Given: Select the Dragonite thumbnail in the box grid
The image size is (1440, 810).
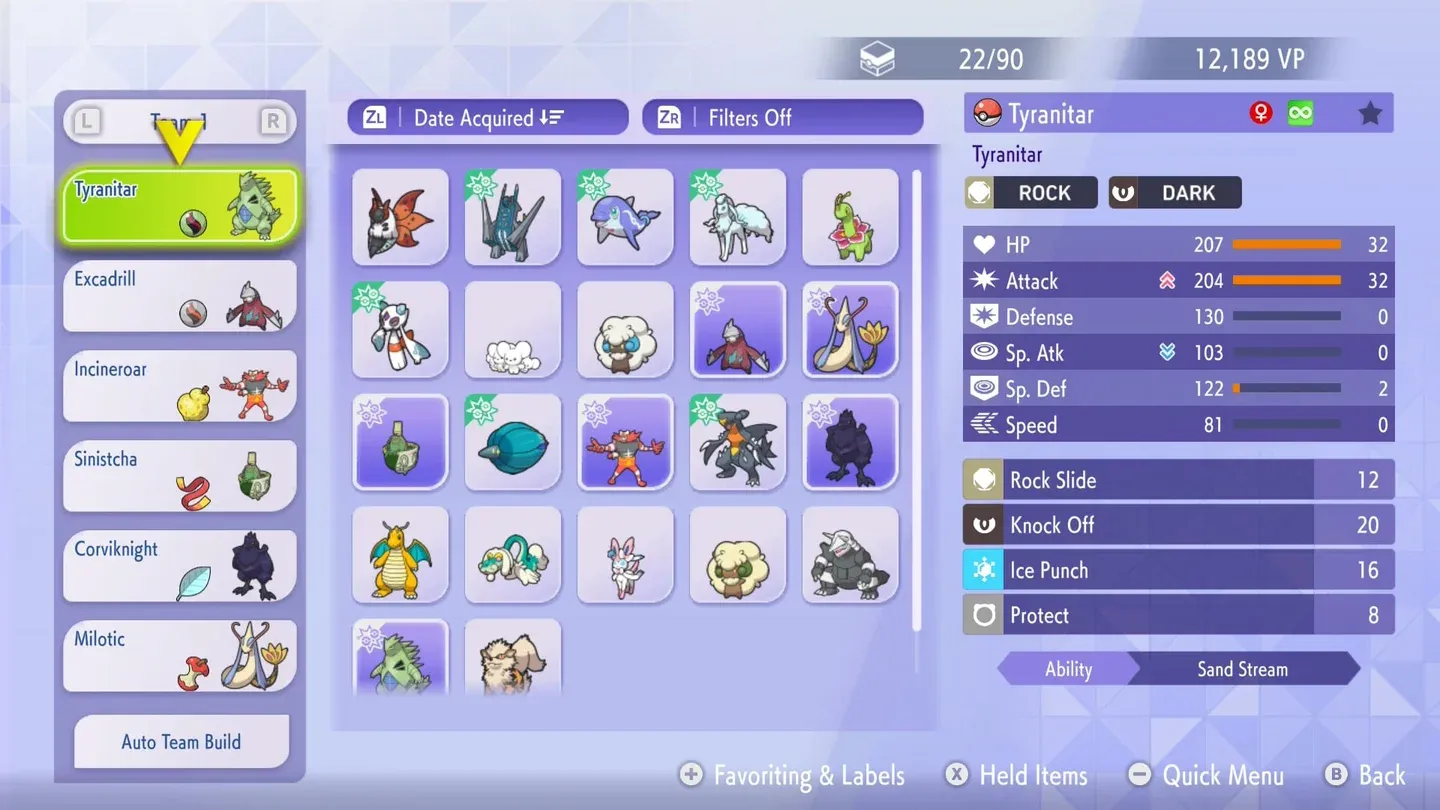Looking at the screenshot, I should [x=399, y=554].
